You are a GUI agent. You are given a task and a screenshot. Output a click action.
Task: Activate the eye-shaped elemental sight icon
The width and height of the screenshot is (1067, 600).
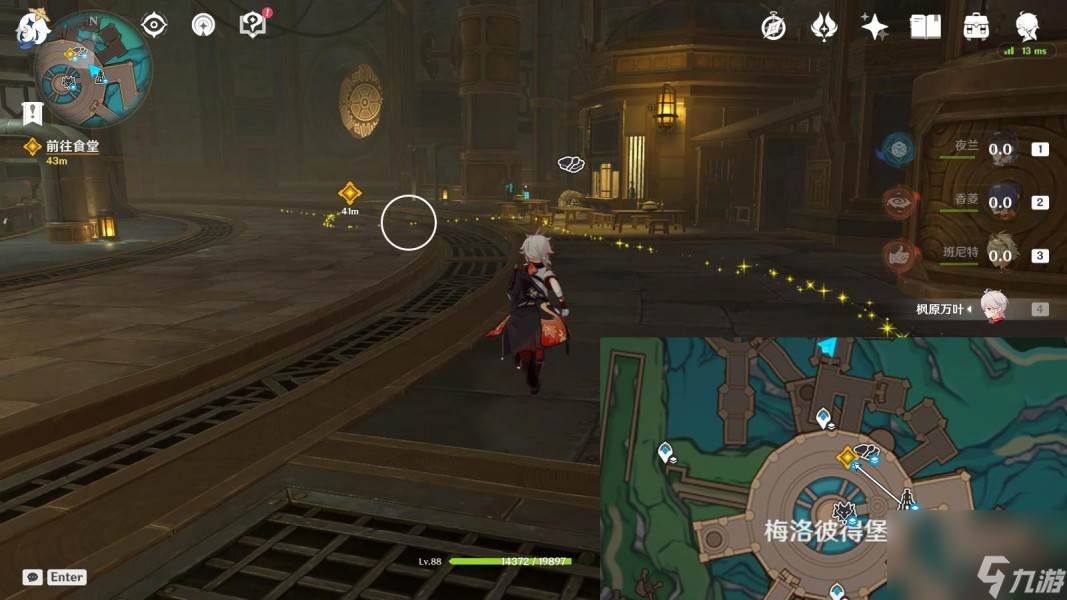click(x=154, y=25)
